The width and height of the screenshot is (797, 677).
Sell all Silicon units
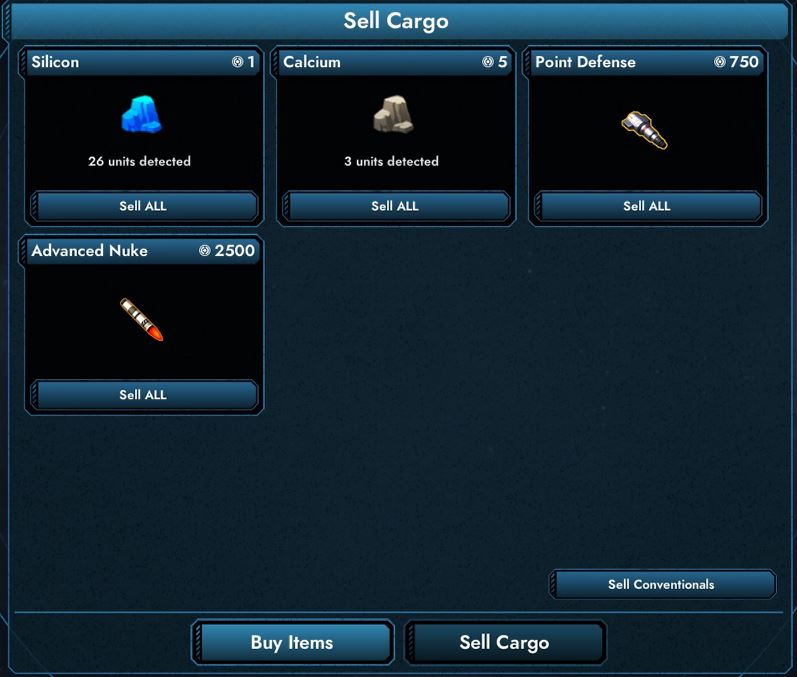143,206
